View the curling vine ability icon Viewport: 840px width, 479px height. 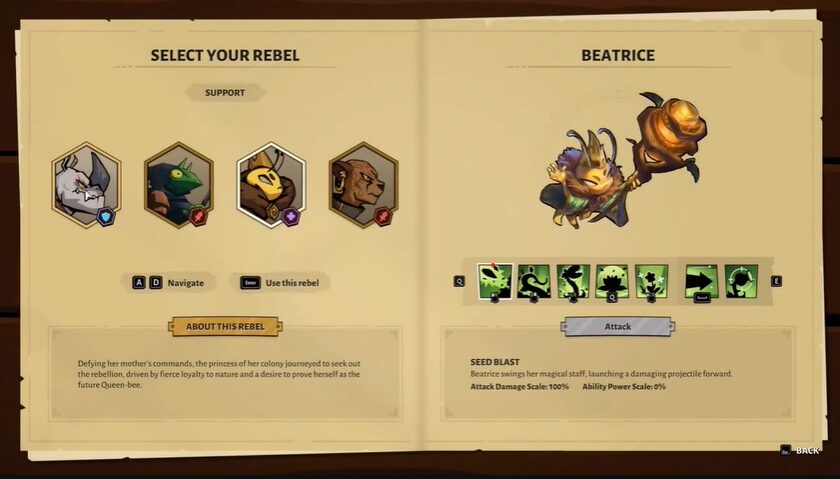point(534,281)
